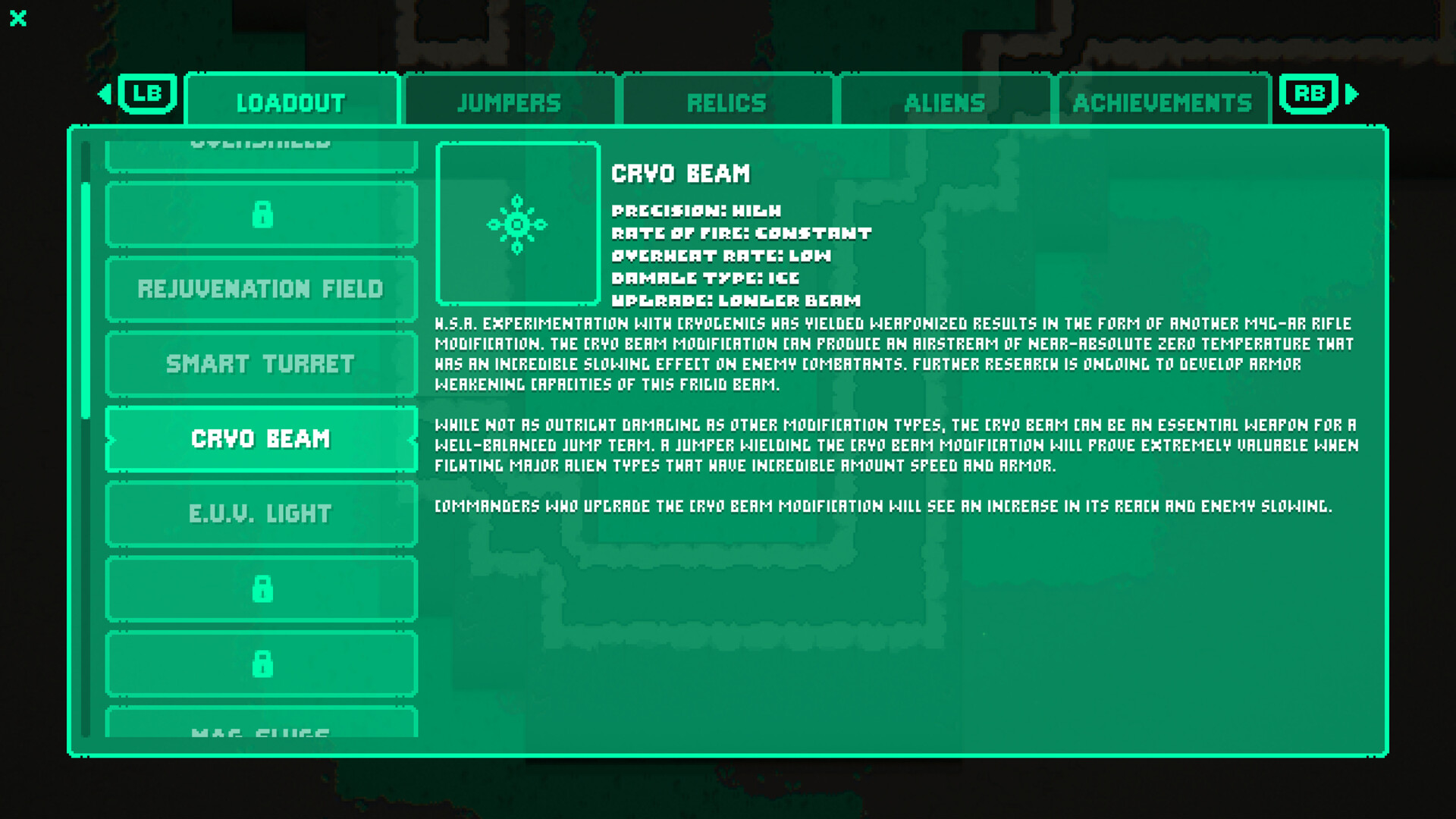The image size is (1456, 819).
Task: Switch to the JUMPERS tab
Action: 509,102
